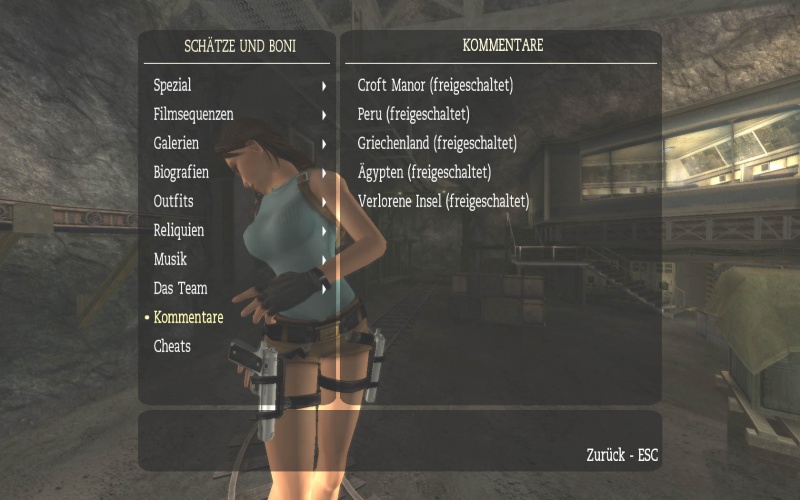
Task: Select the Reliquien entry
Action: (180, 231)
